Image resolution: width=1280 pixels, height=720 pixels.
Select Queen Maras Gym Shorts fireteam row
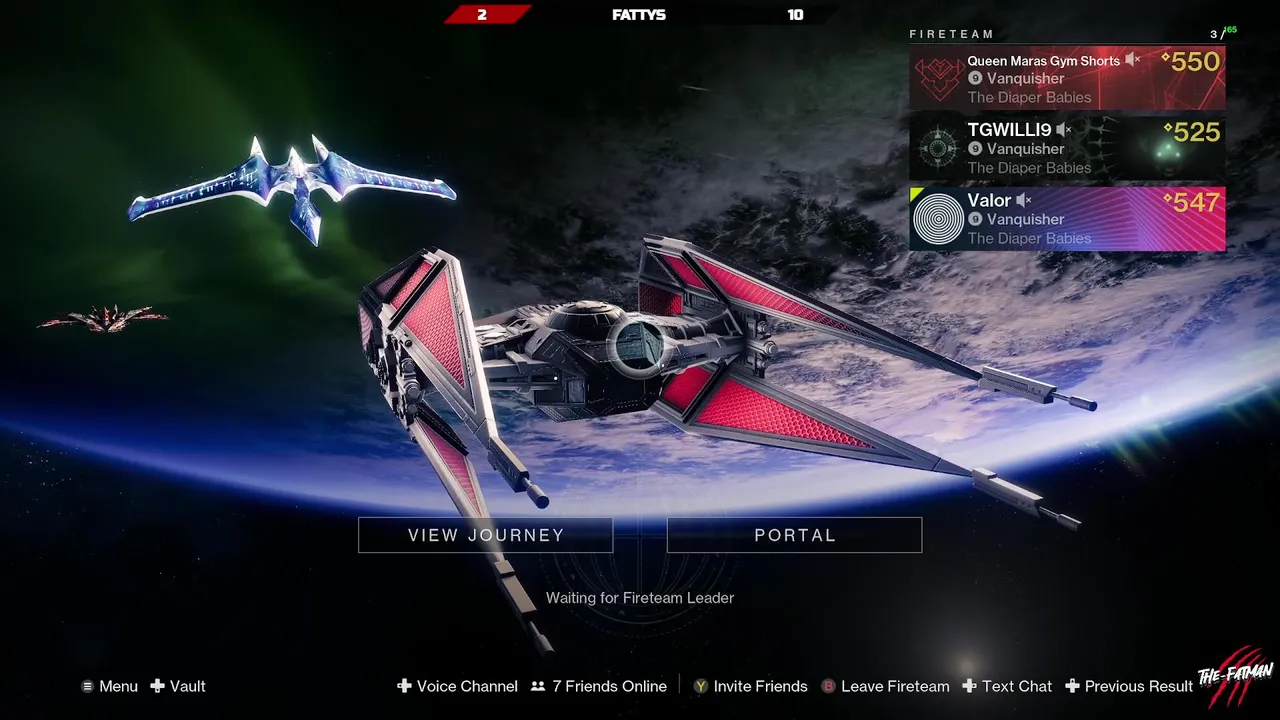pos(1067,78)
